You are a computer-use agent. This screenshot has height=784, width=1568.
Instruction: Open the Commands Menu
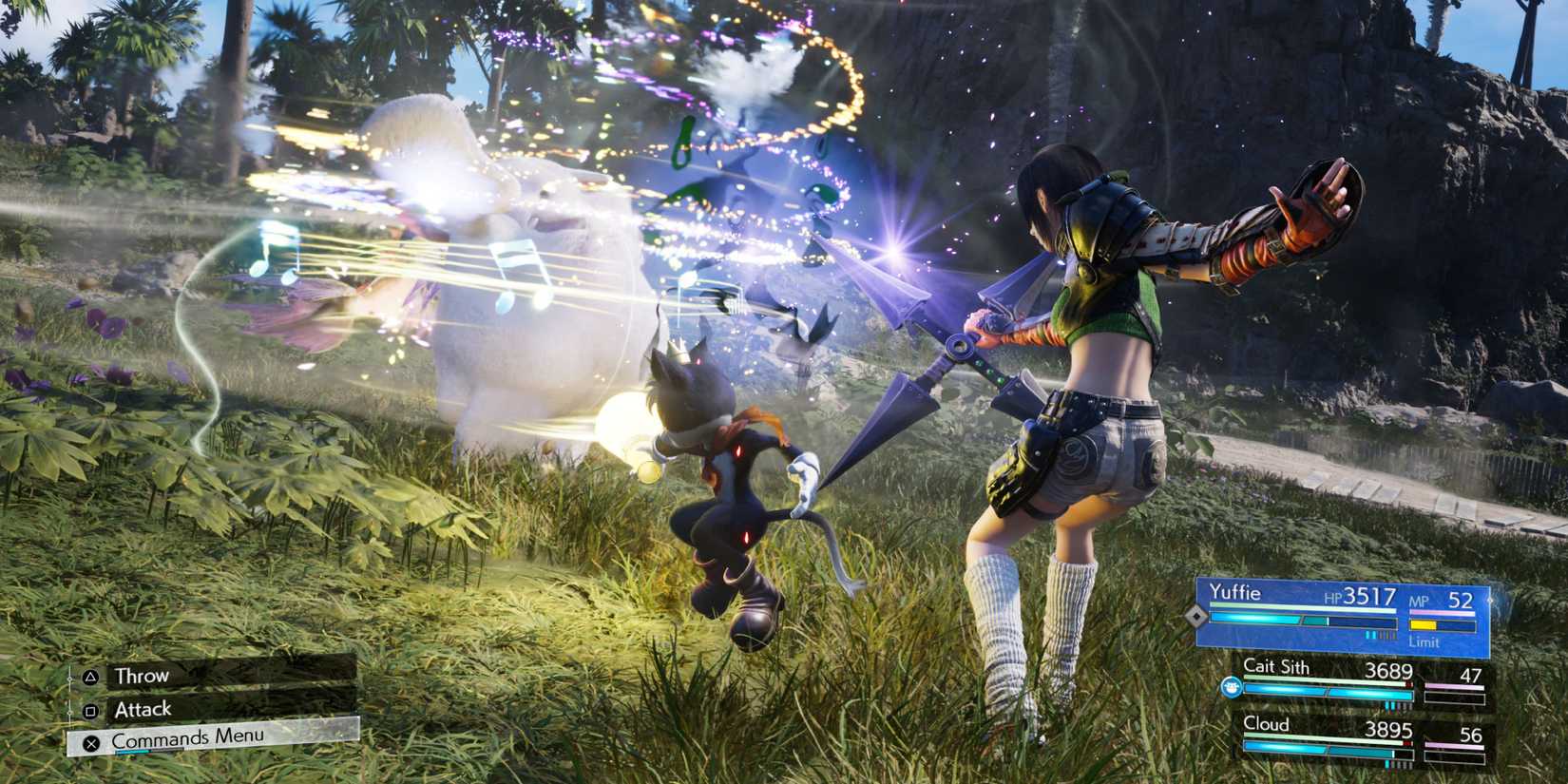pos(185,736)
